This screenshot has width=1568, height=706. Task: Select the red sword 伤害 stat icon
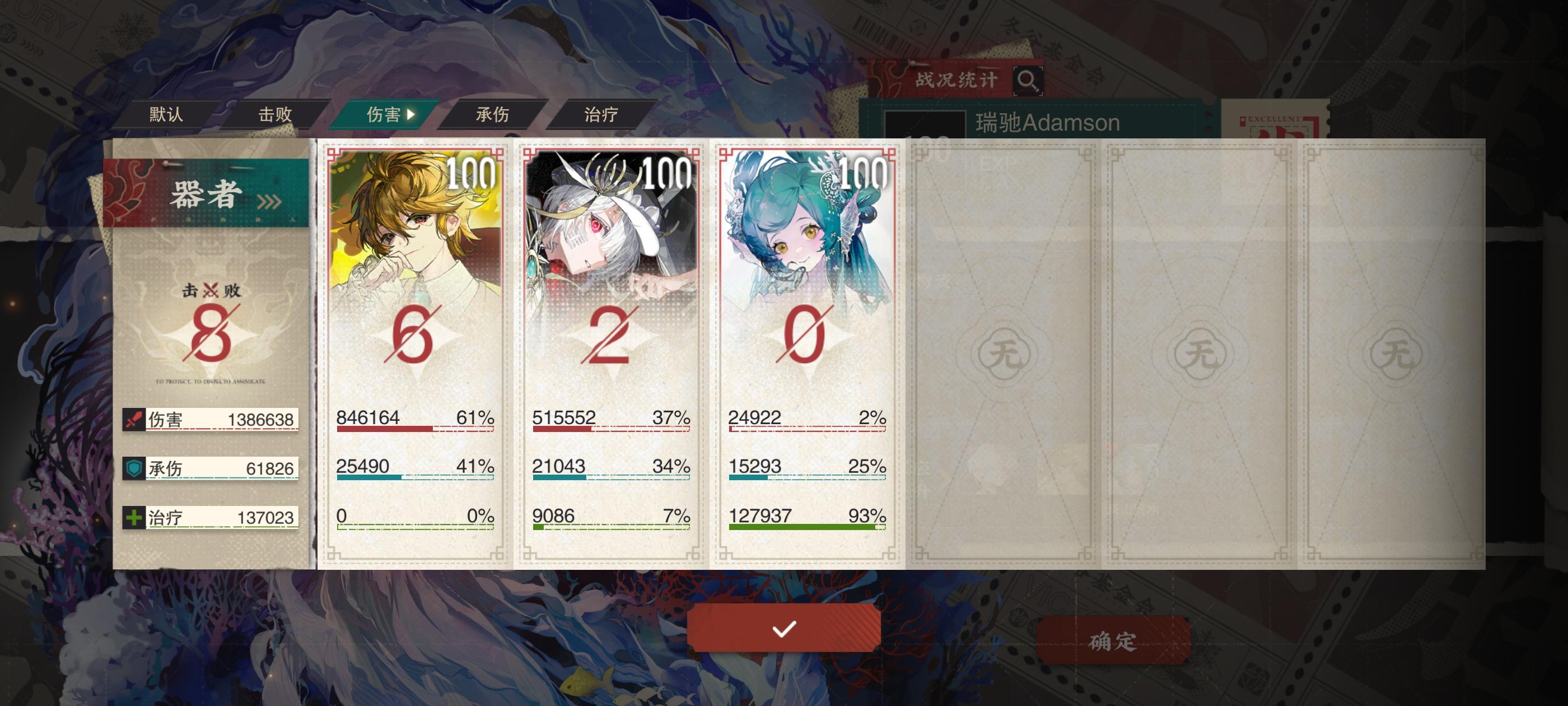[x=135, y=420]
